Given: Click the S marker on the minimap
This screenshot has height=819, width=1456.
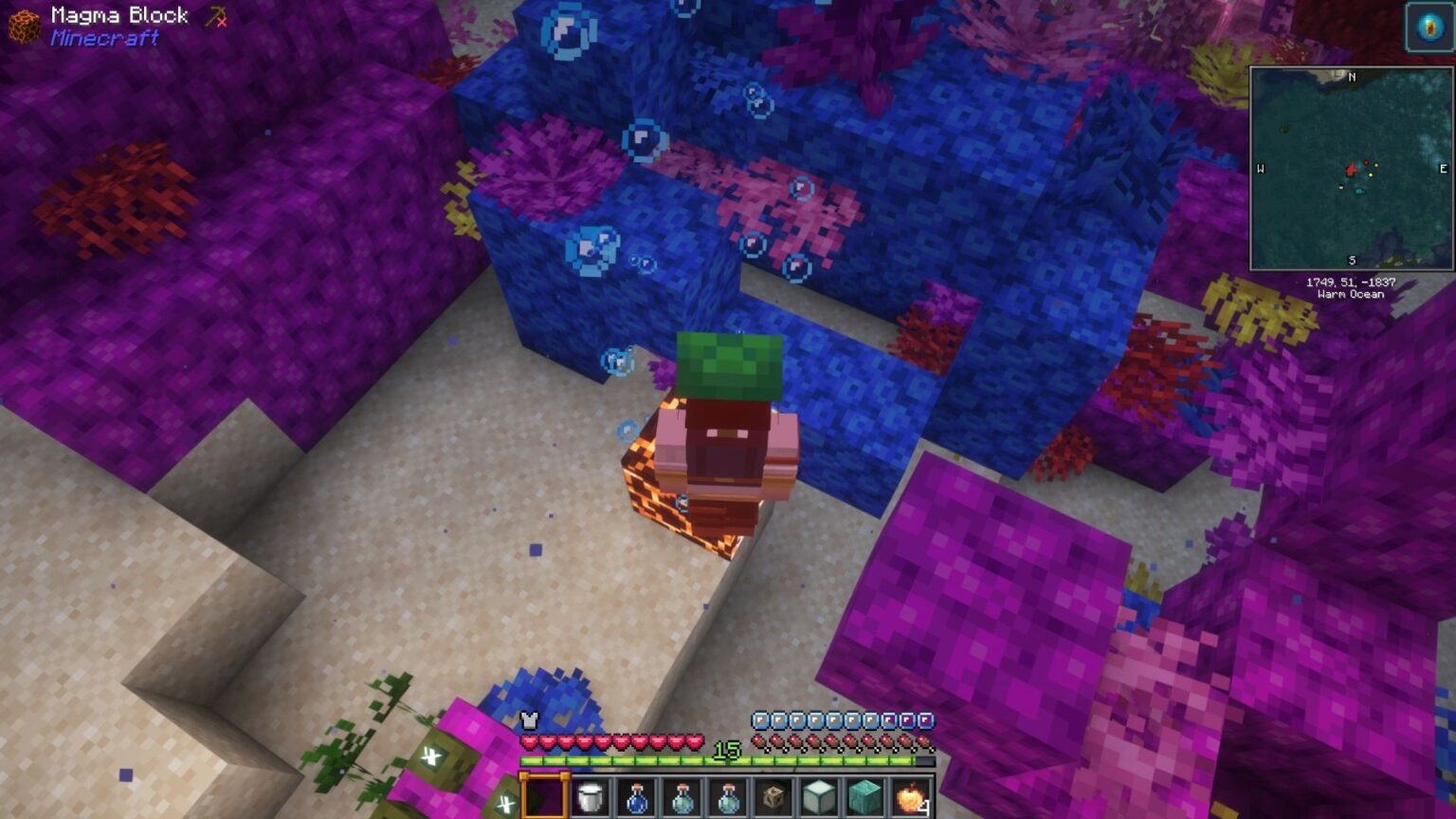Looking at the screenshot, I should click(1352, 260).
